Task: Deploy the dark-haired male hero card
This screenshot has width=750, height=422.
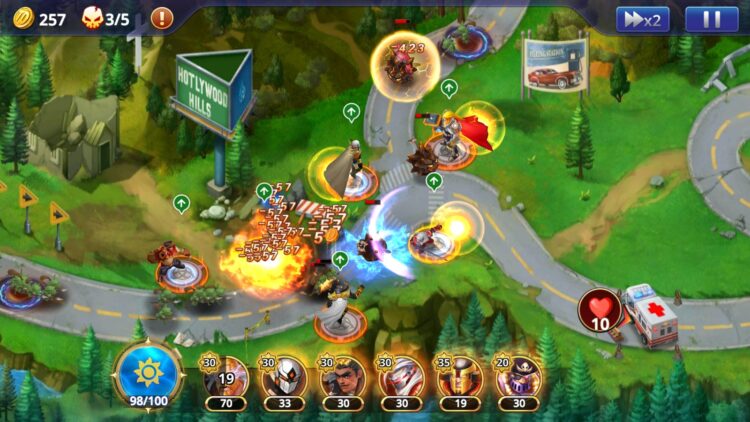Action: (342, 379)
